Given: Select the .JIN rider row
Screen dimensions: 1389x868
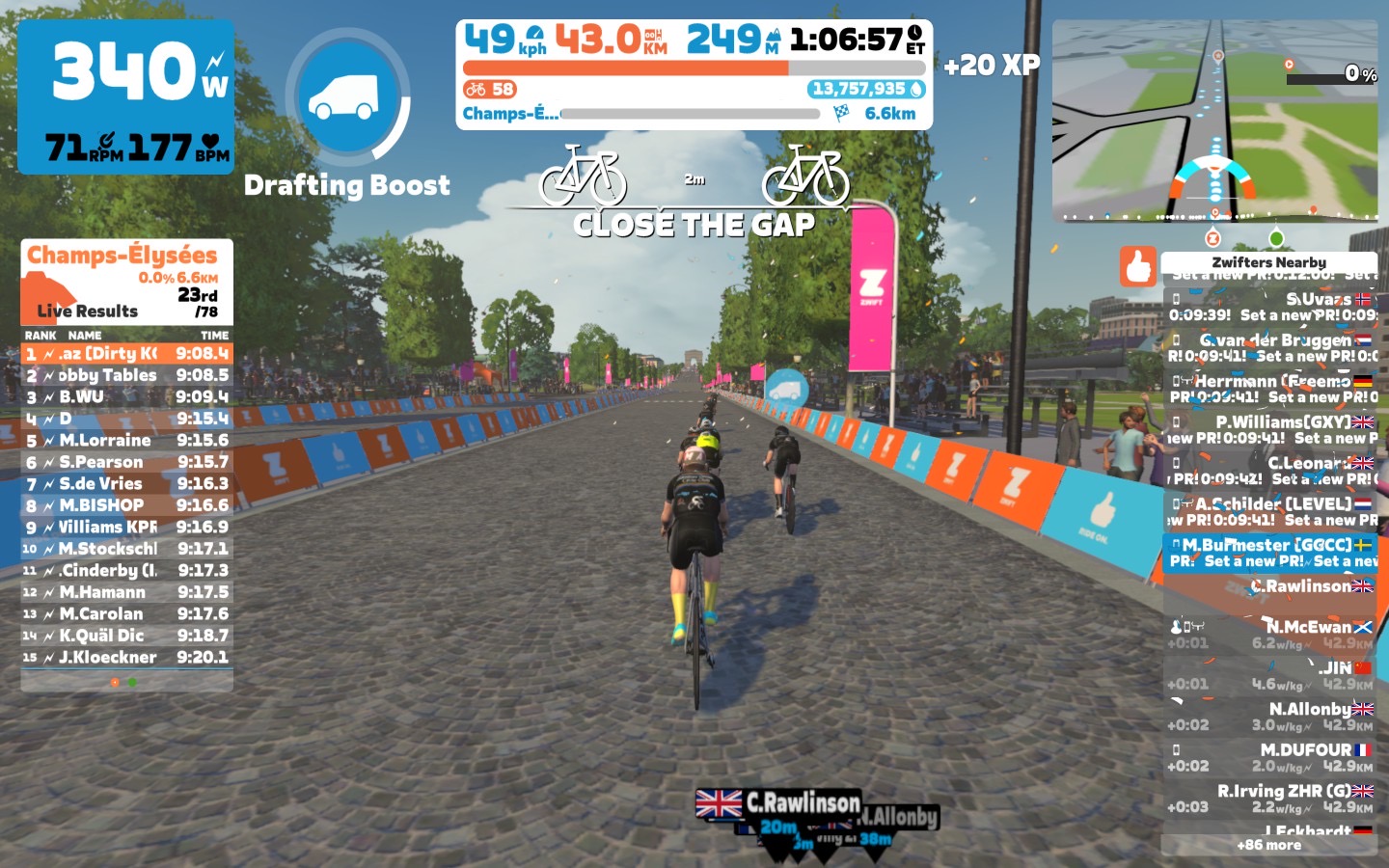Looking at the screenshot, I should 1269,675.
